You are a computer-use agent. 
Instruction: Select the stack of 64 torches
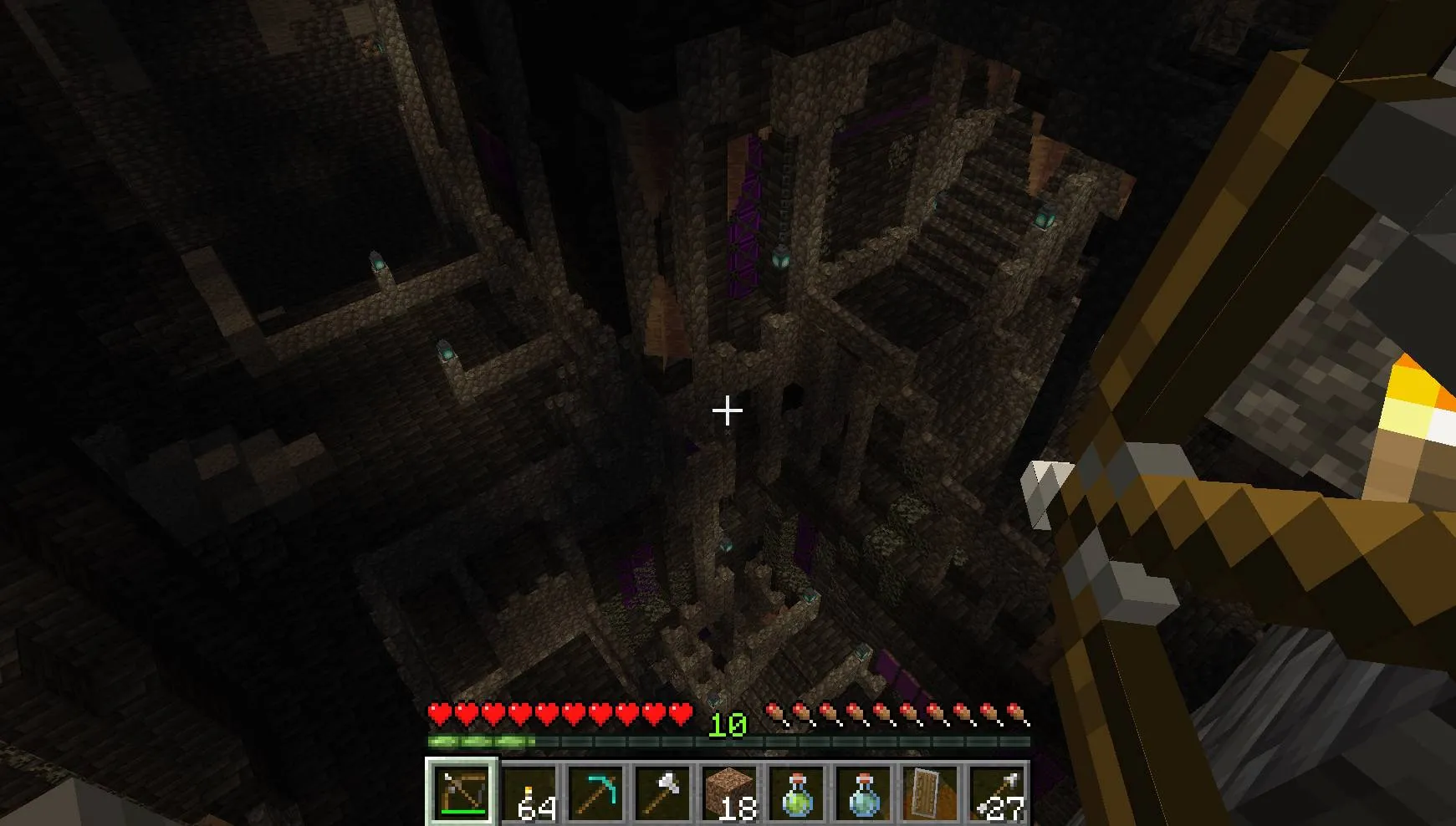pos(529,793)
